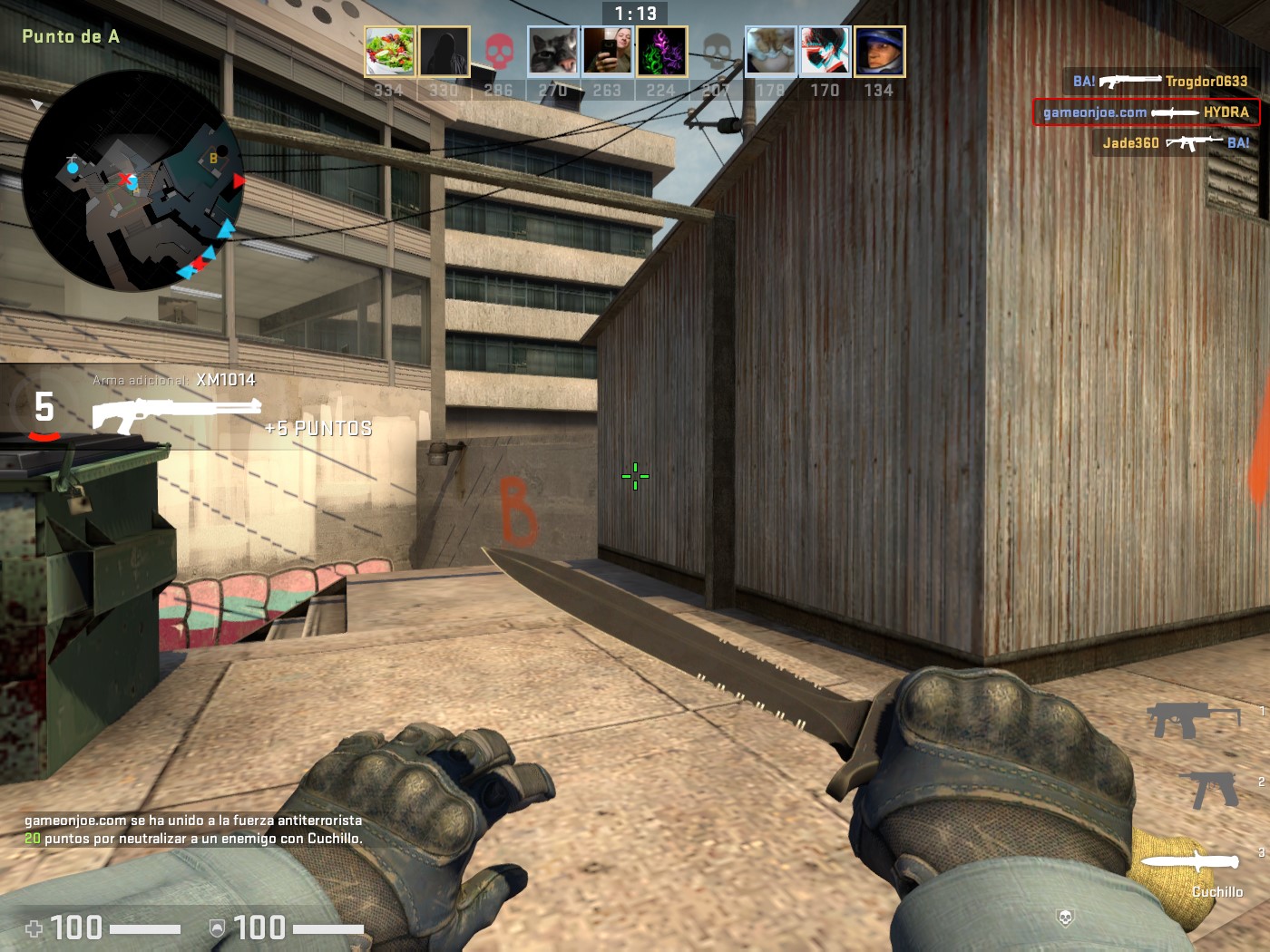Select the Jade360 kill feed entry
The image size is (1270, 952).
[x=1175, y=143]
